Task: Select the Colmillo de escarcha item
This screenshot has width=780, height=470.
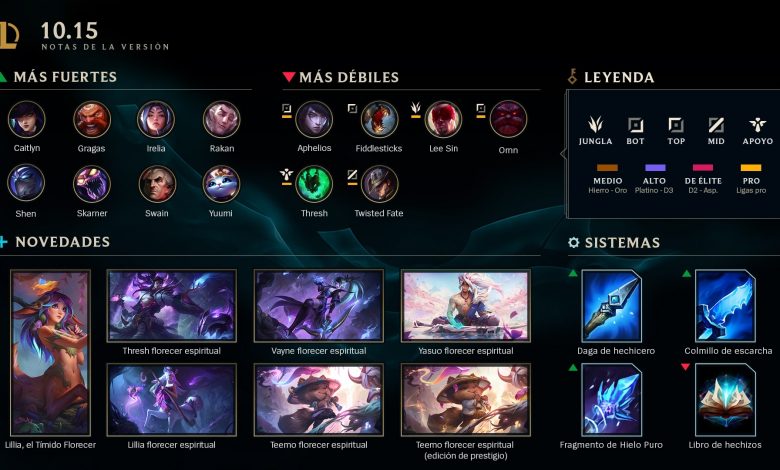Action: click(725, 306)
